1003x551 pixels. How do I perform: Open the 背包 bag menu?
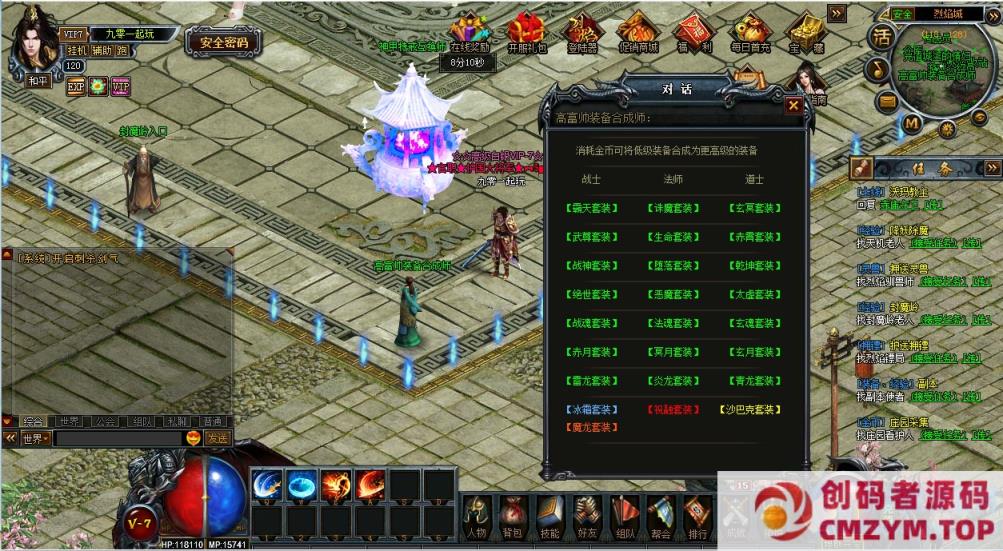512,514
